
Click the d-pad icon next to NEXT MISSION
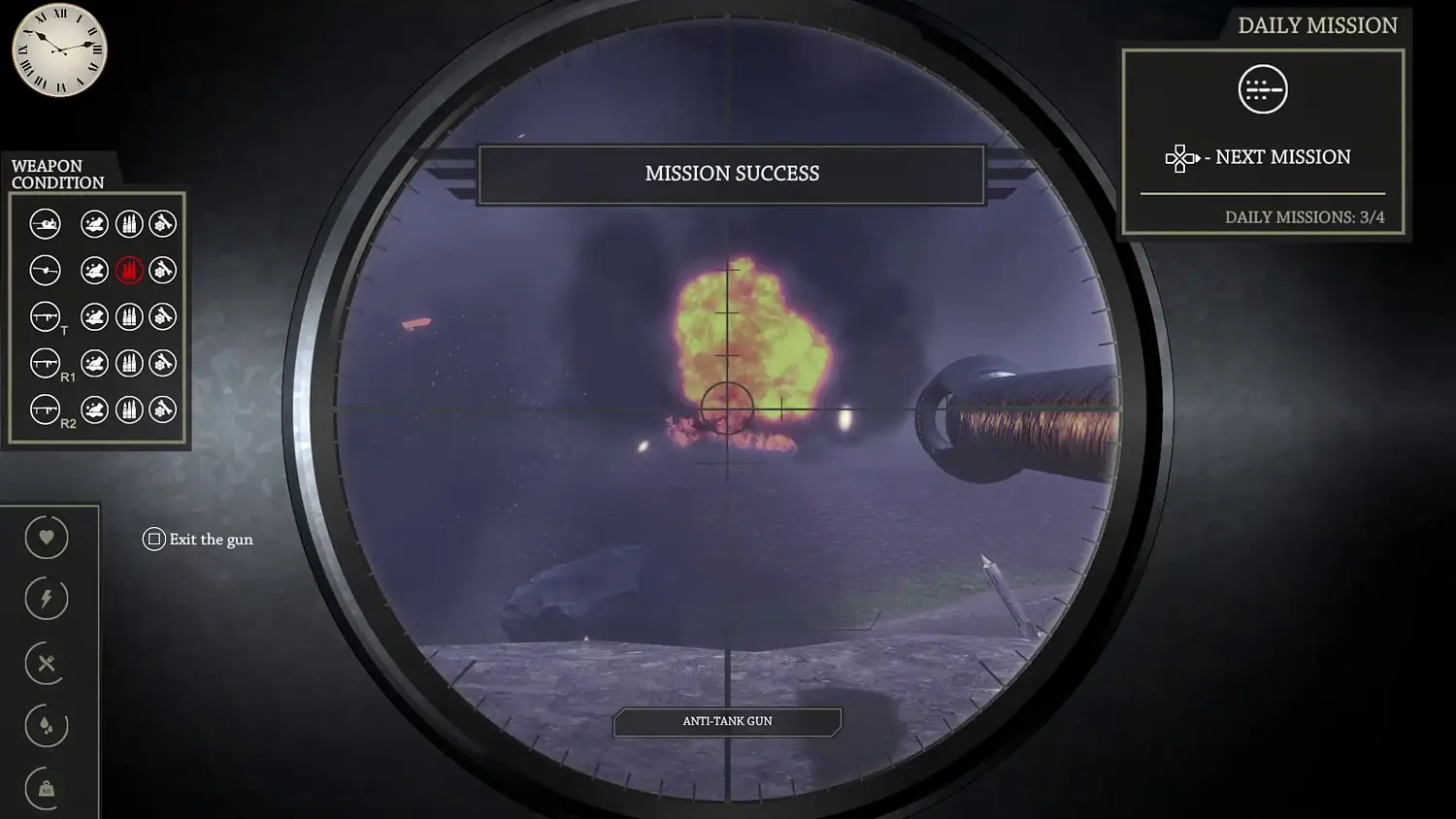point(1180,157)
